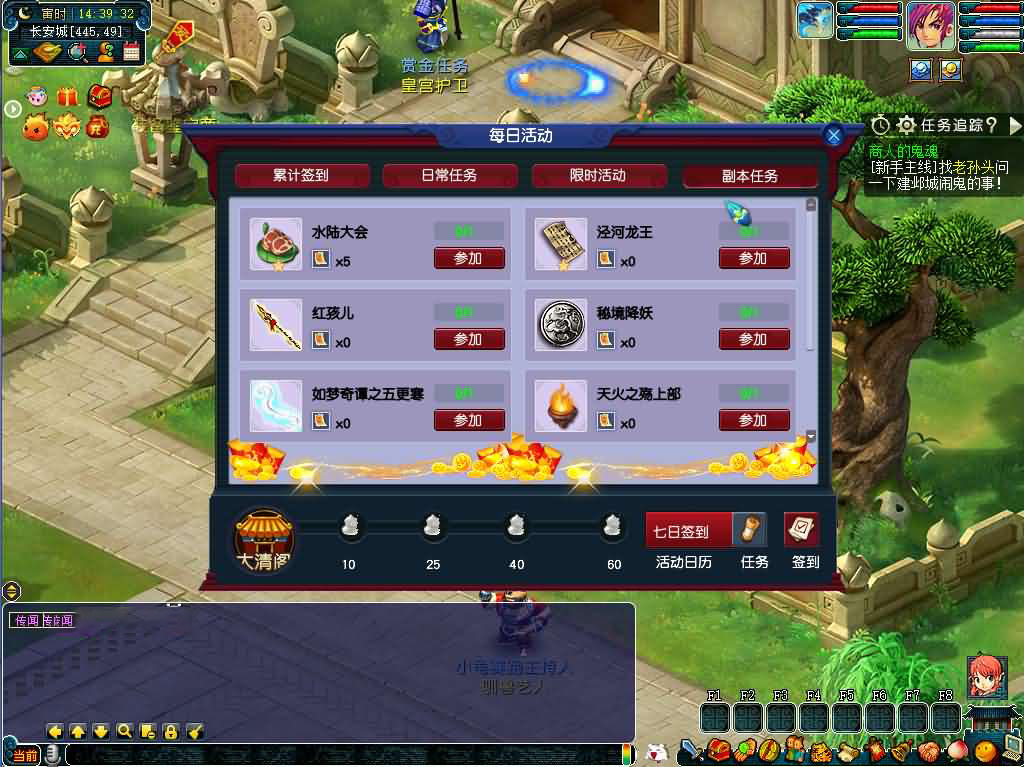Switch to the 累计签到 tab
The width and height of the screenshot is (1024, 767).
click(x=301, y=176)
